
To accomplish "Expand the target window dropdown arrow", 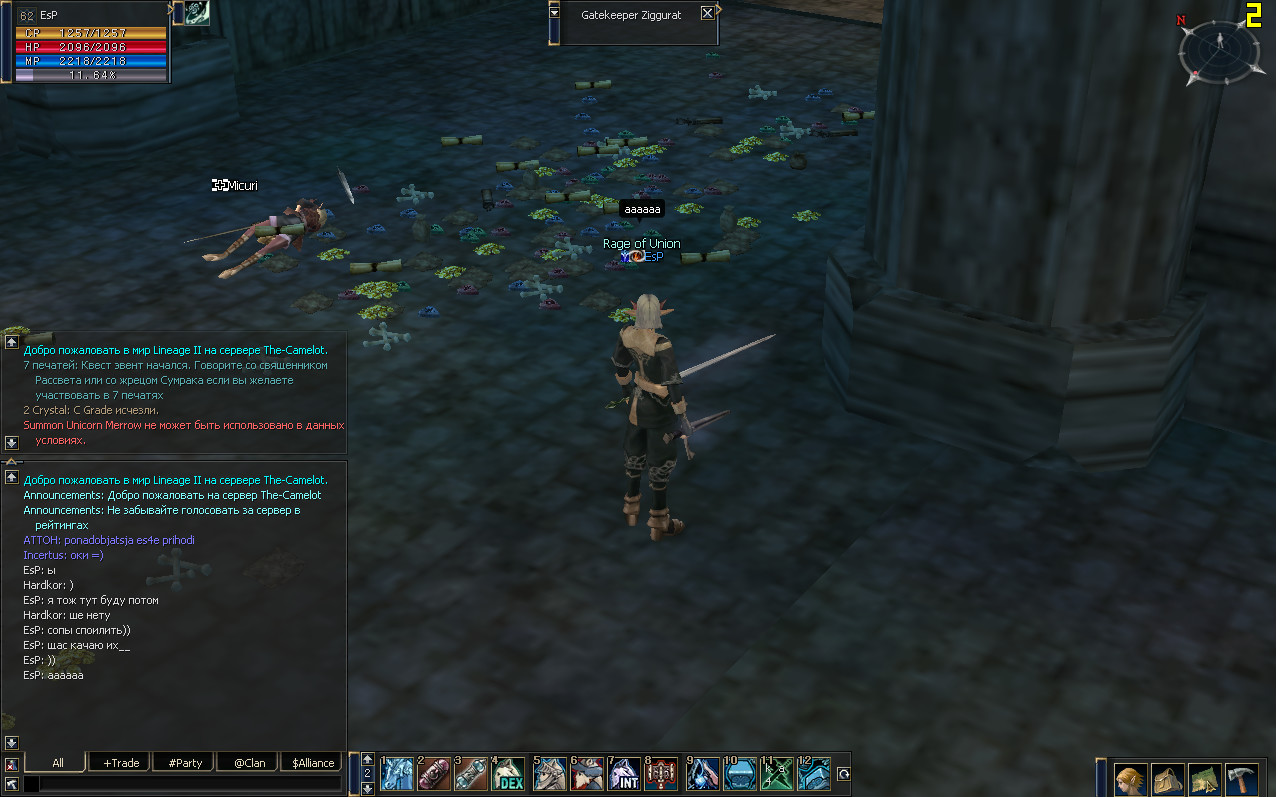I will [x=554, y=12].
